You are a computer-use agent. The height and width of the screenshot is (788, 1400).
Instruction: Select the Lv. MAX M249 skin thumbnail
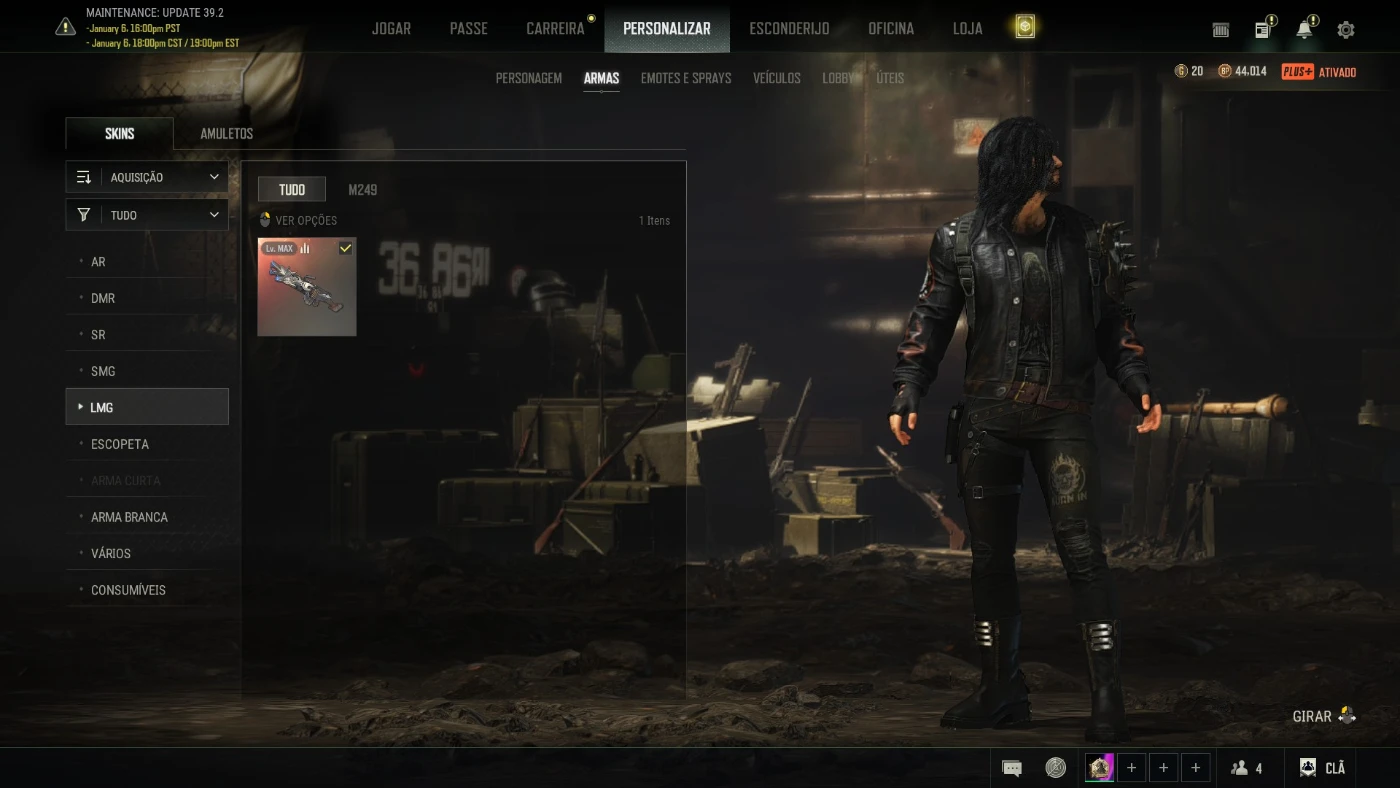307,287
